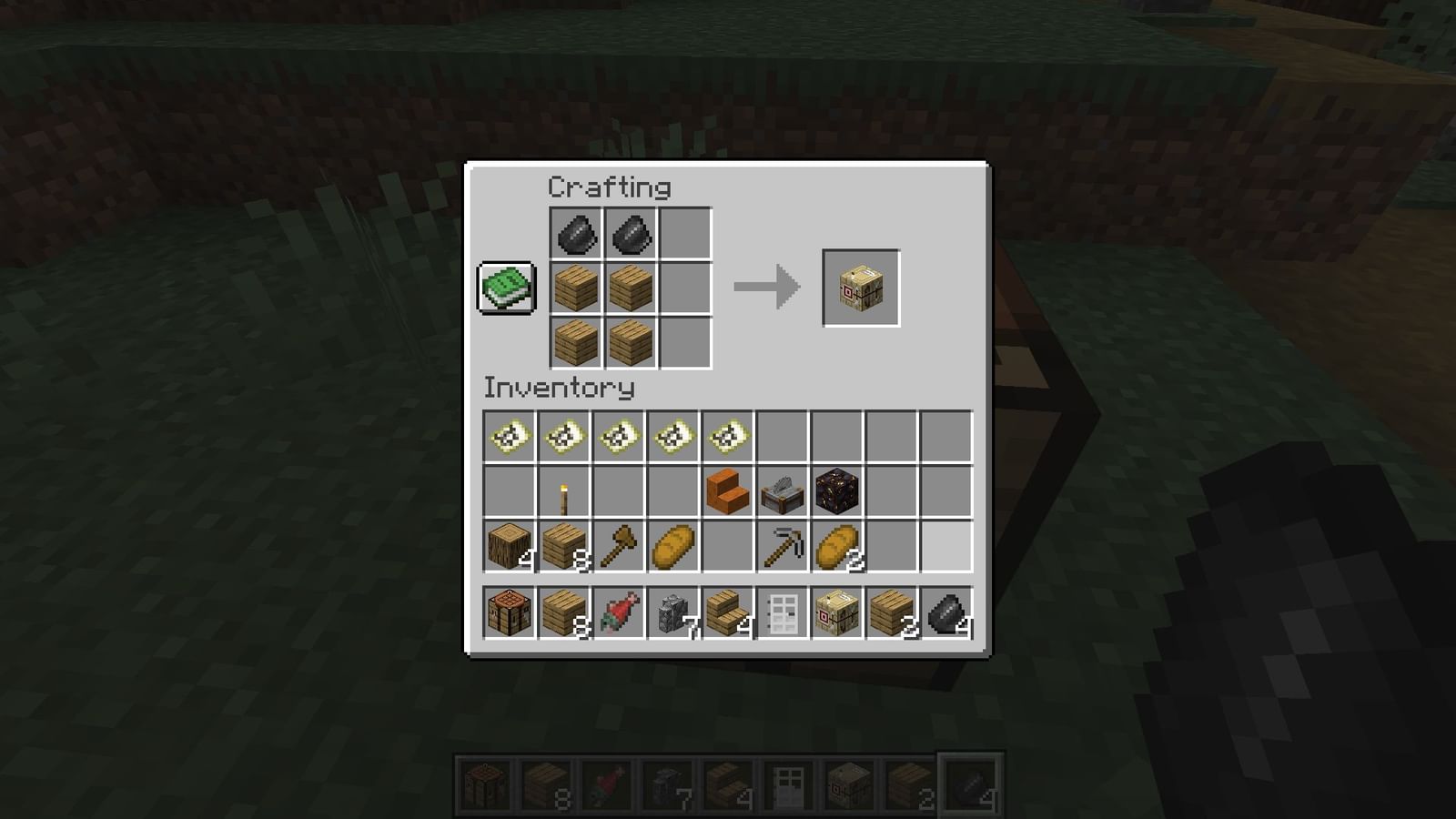Click the stonecutter in the inventory

783,491
